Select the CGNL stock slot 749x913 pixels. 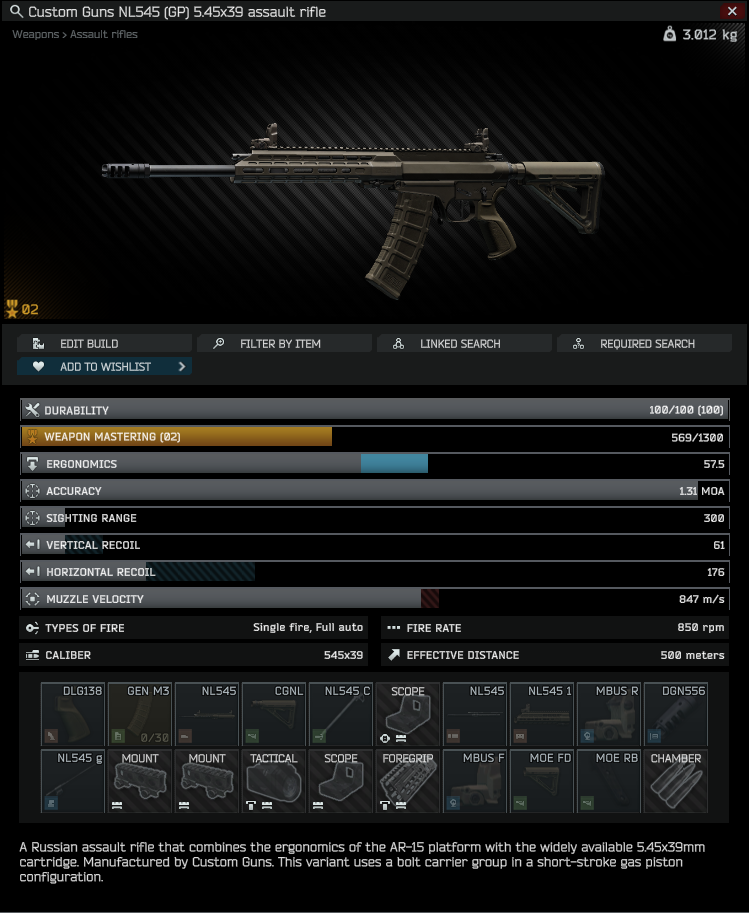point(274,714)
